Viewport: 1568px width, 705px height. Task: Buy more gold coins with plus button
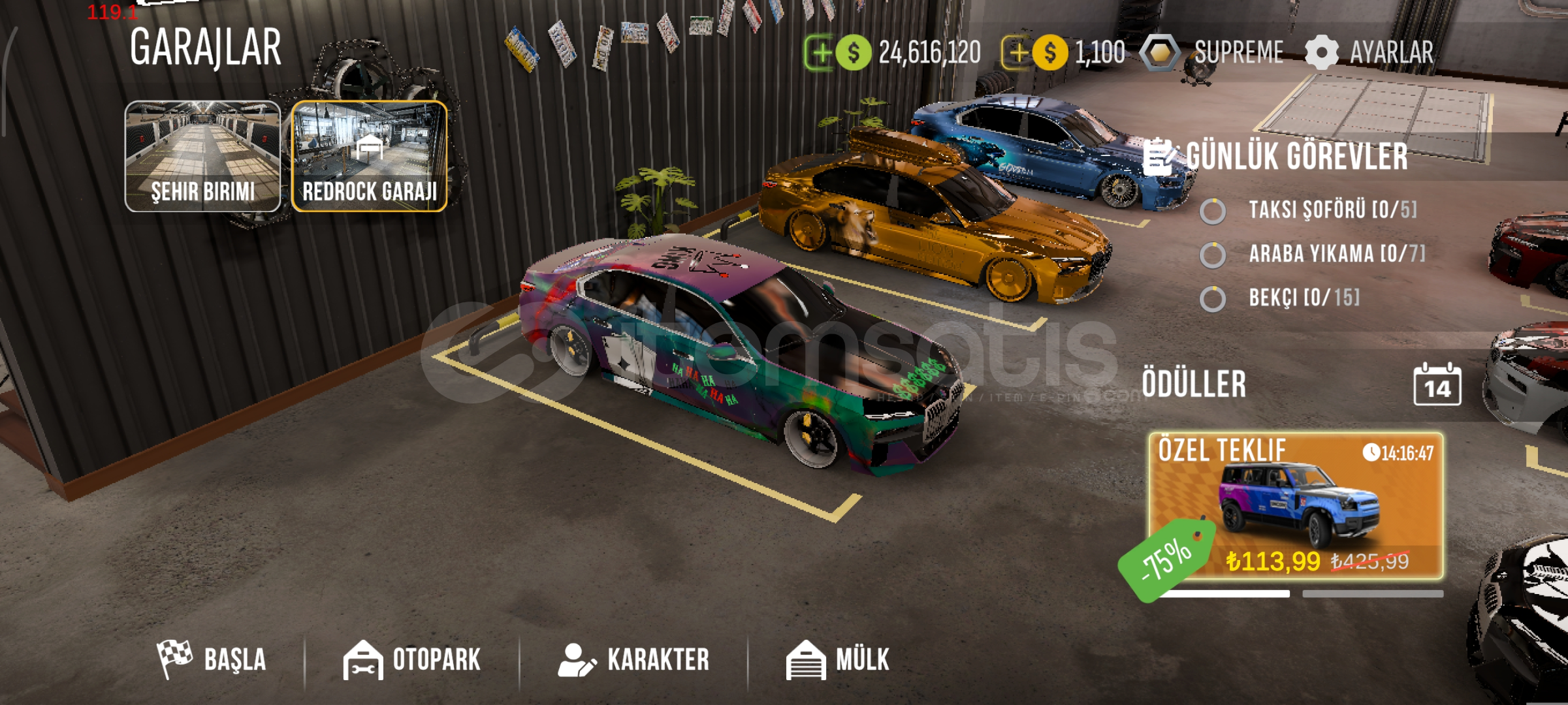point(1017,52)
